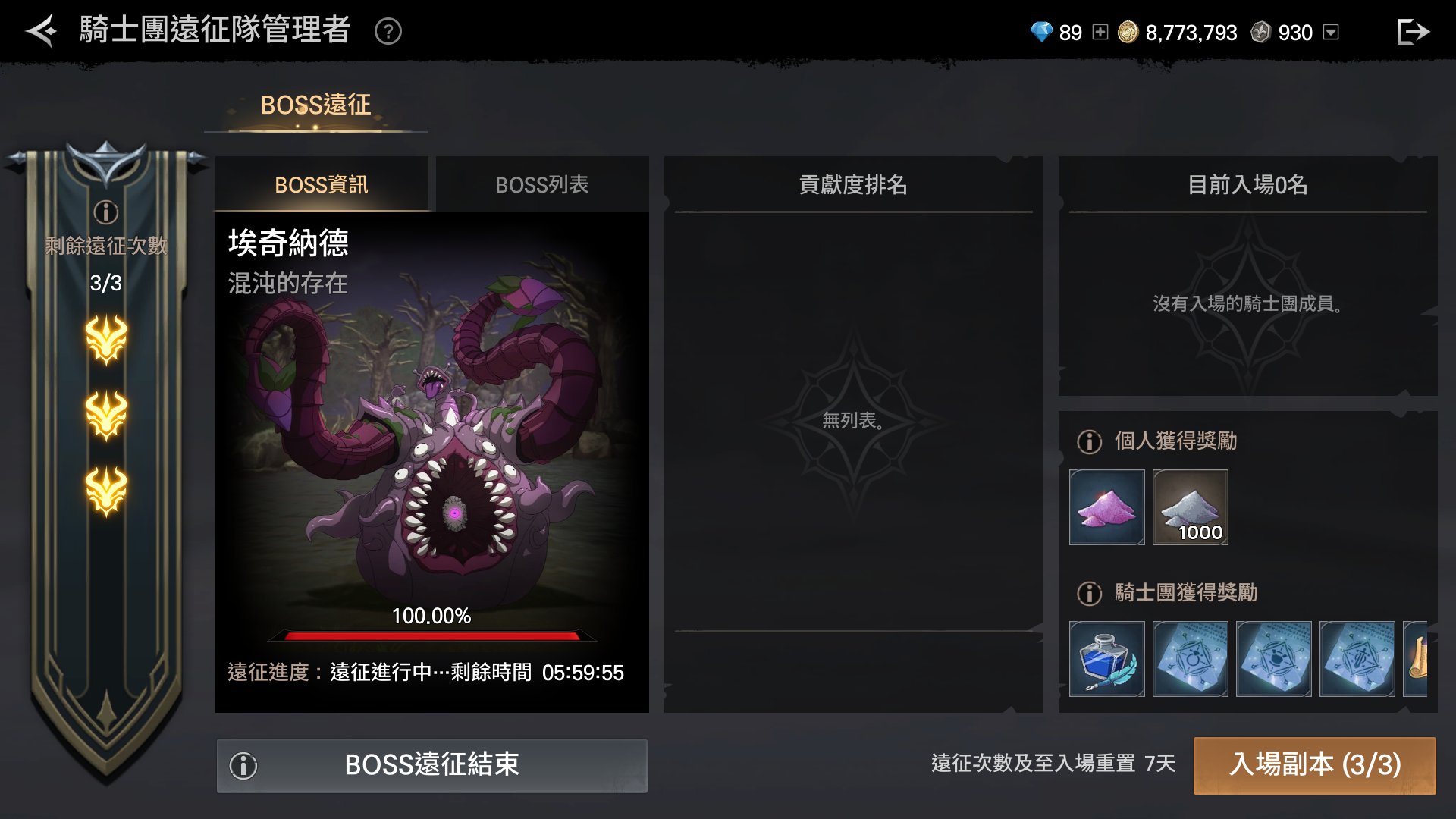
Task: Inspect the blue ink bottle reward
Action: tap(1107, 659)
